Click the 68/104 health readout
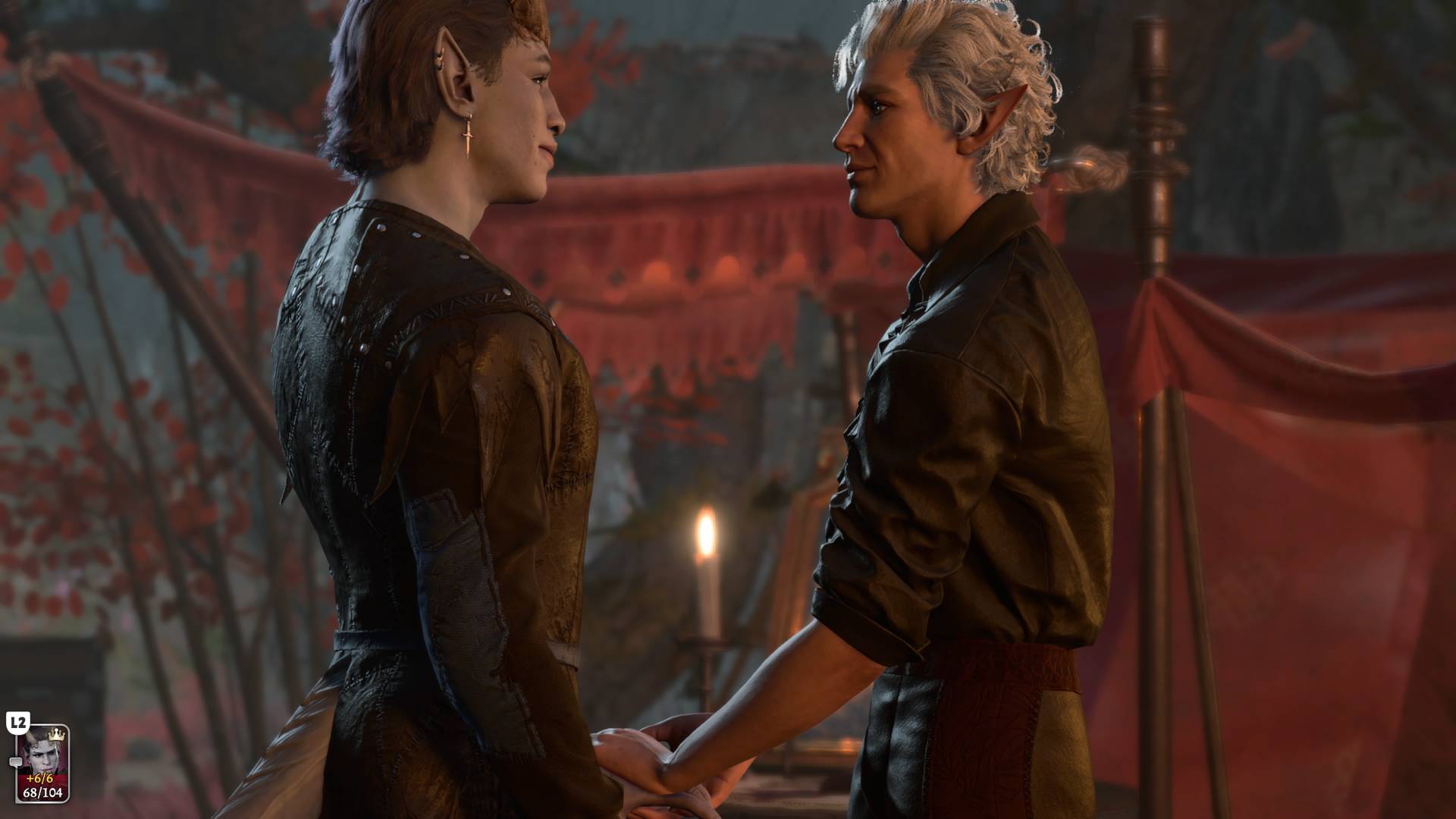The width and height of the screenshot is (1456, 819). [42, 793]
